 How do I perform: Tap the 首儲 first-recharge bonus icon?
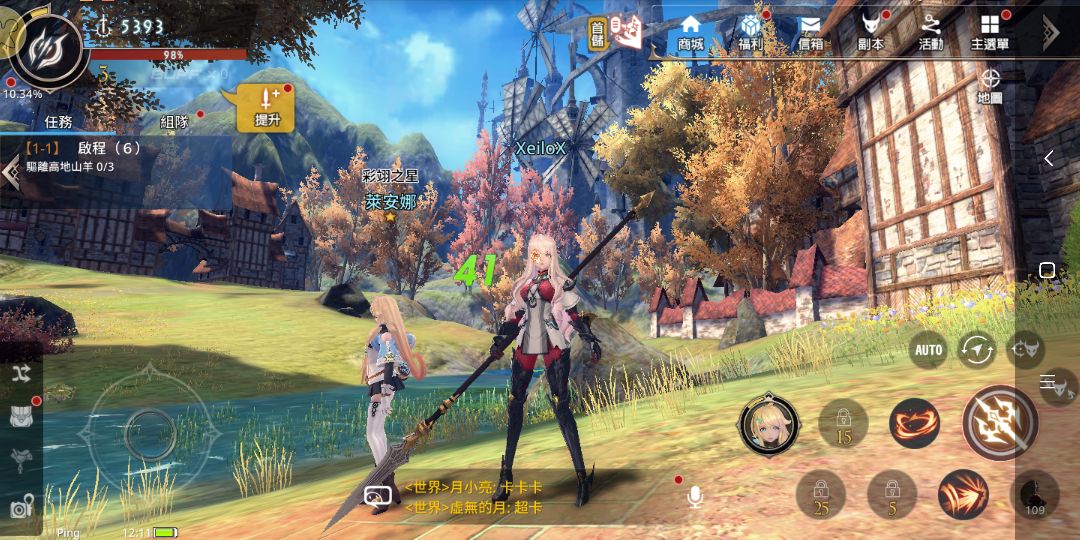point(599,32)
